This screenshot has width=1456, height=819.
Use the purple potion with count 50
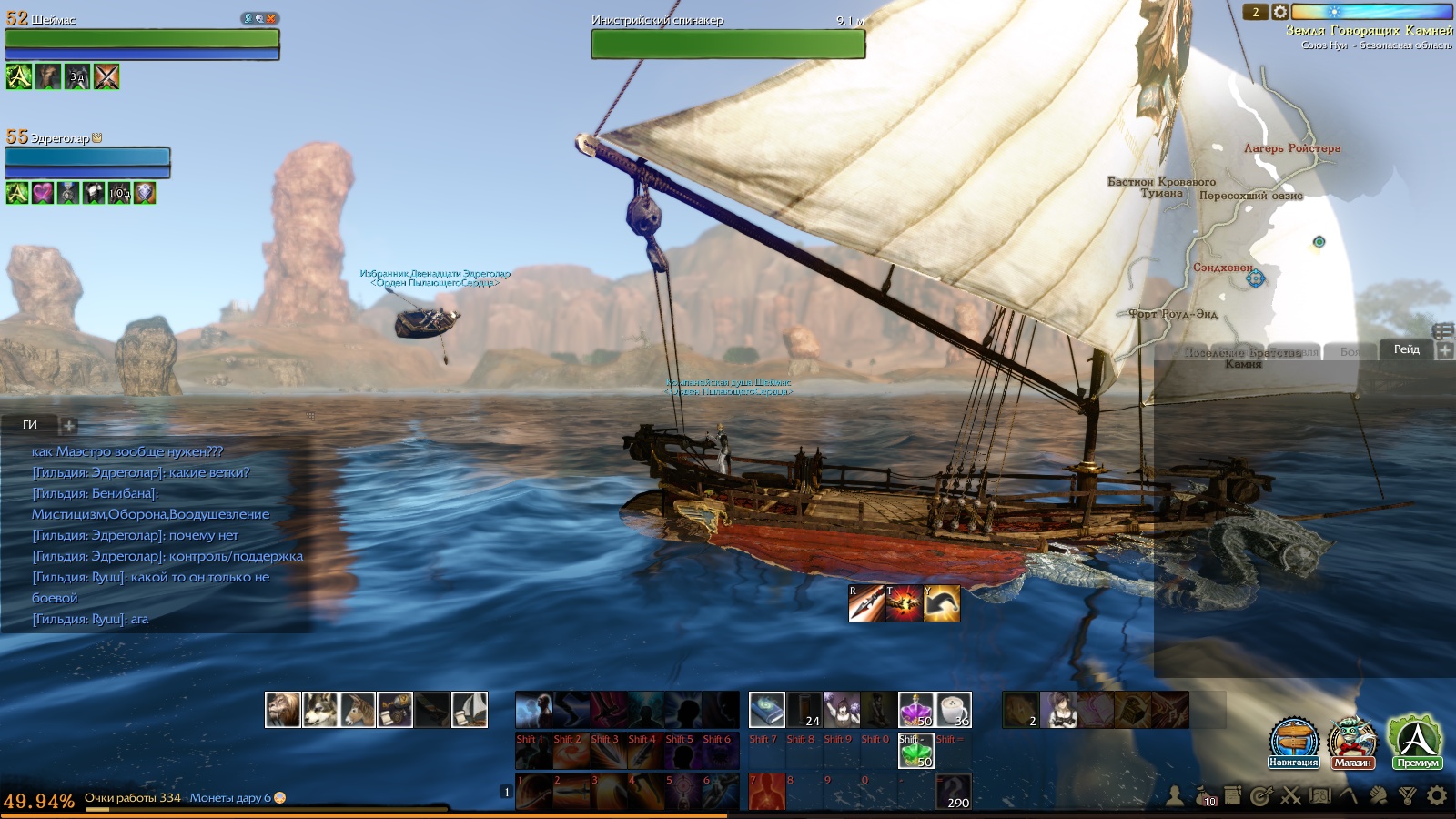pos(915,710)
